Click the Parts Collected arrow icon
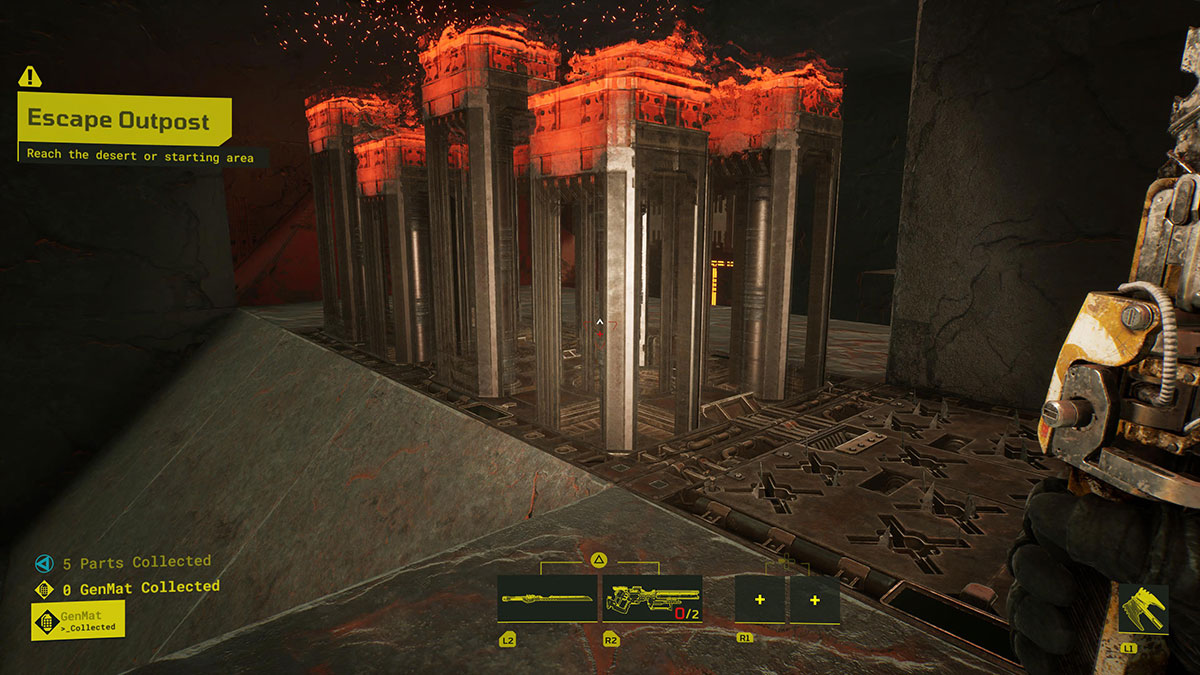 click(x=43, y=563)
